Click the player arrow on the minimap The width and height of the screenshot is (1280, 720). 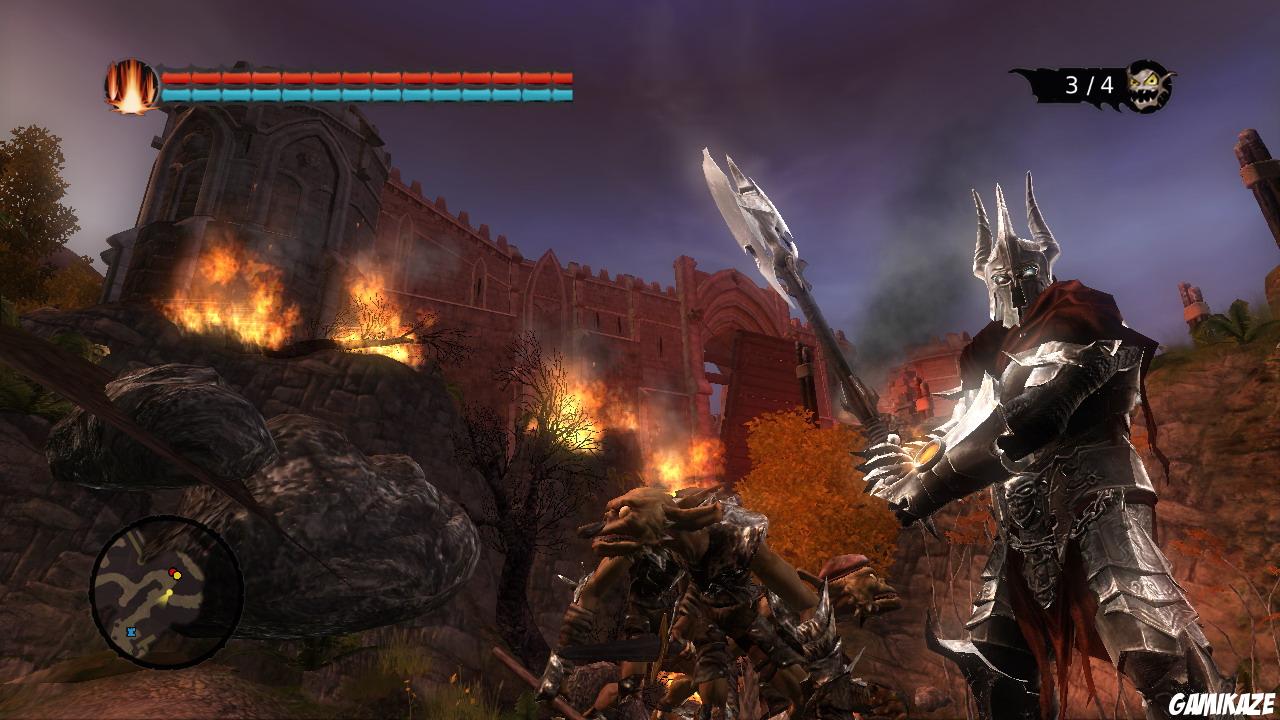click(x=170, y=593)
